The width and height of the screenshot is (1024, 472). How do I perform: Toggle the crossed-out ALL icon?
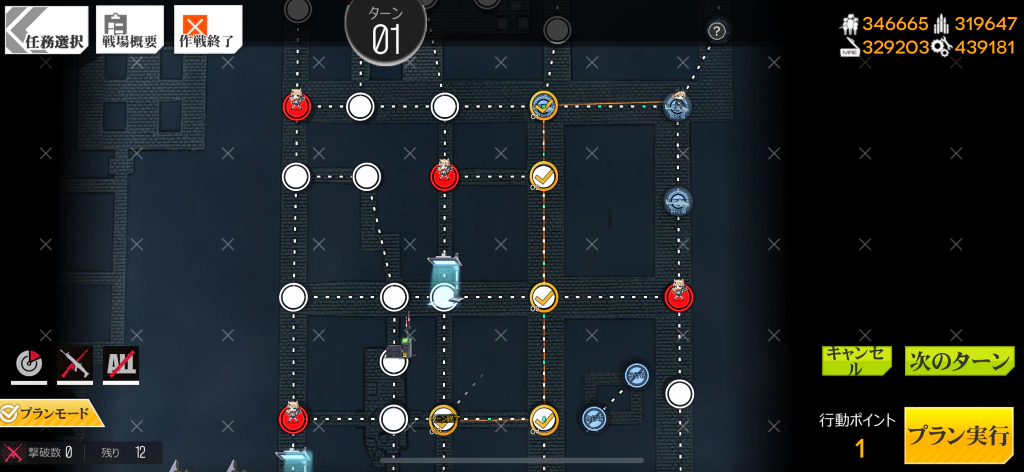coord(121,366)
